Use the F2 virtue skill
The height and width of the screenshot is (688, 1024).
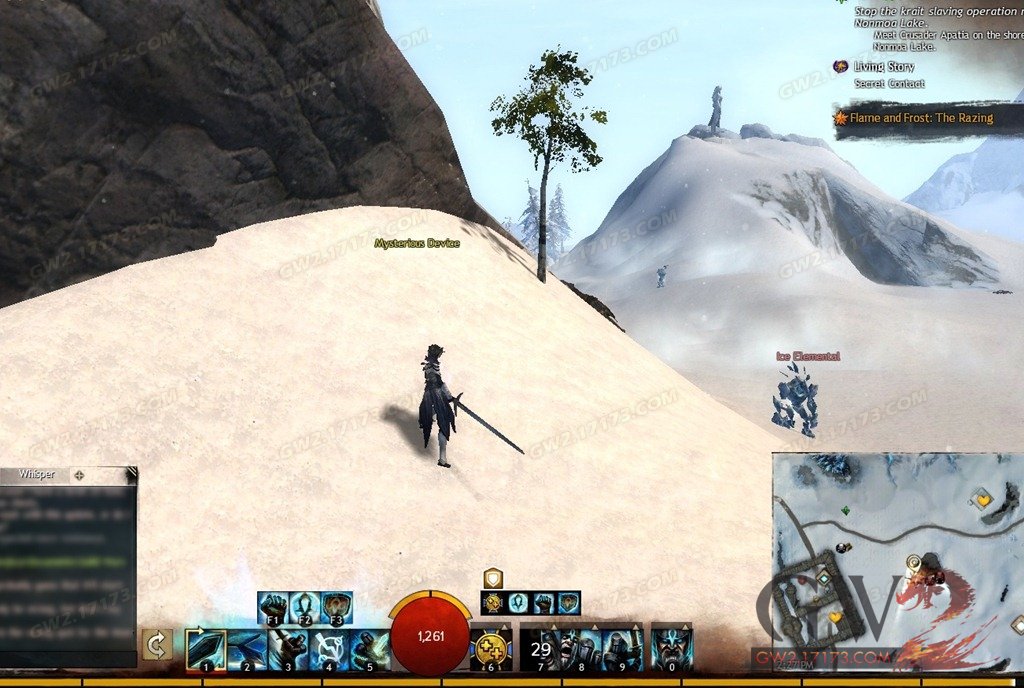(304, 606)
